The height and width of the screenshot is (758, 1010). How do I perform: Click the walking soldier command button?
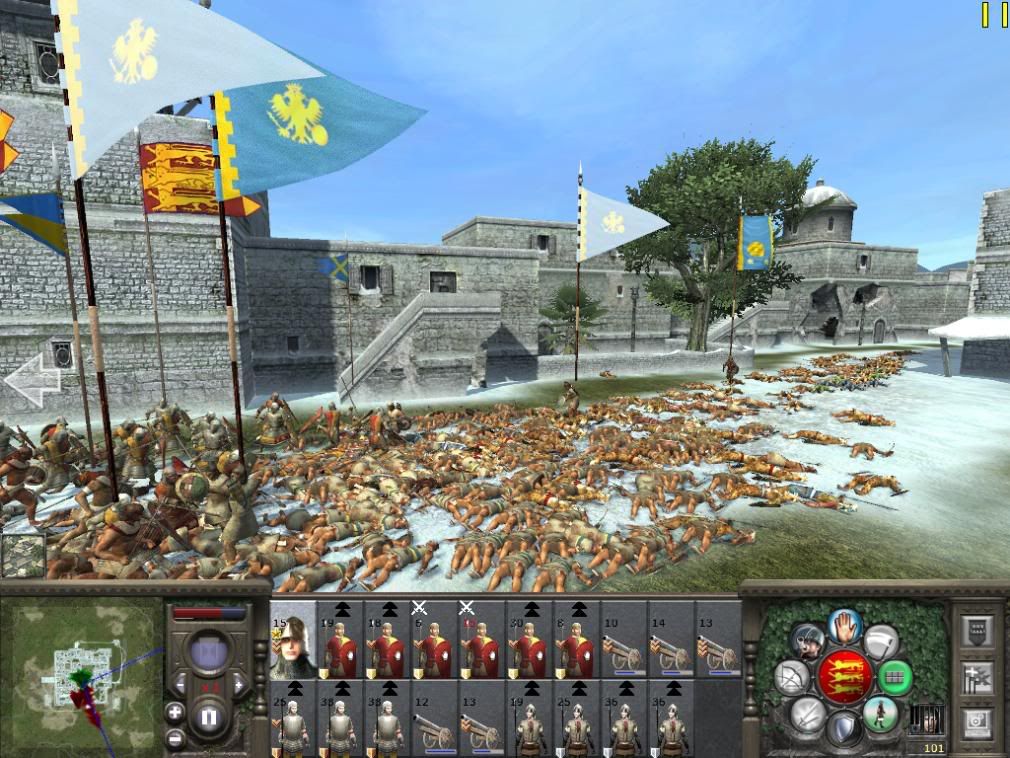[x=881, y=715]
